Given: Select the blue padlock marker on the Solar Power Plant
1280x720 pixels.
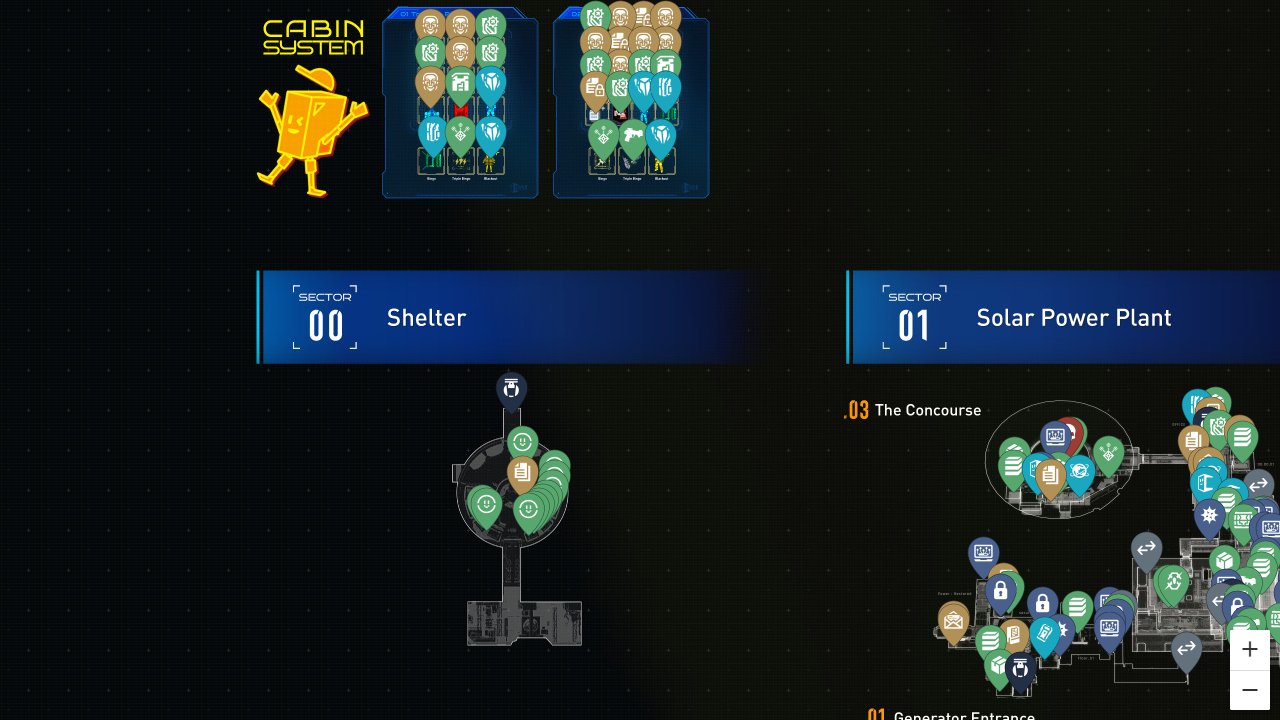Looking at the screenshot, I should tap(1001, 592).
